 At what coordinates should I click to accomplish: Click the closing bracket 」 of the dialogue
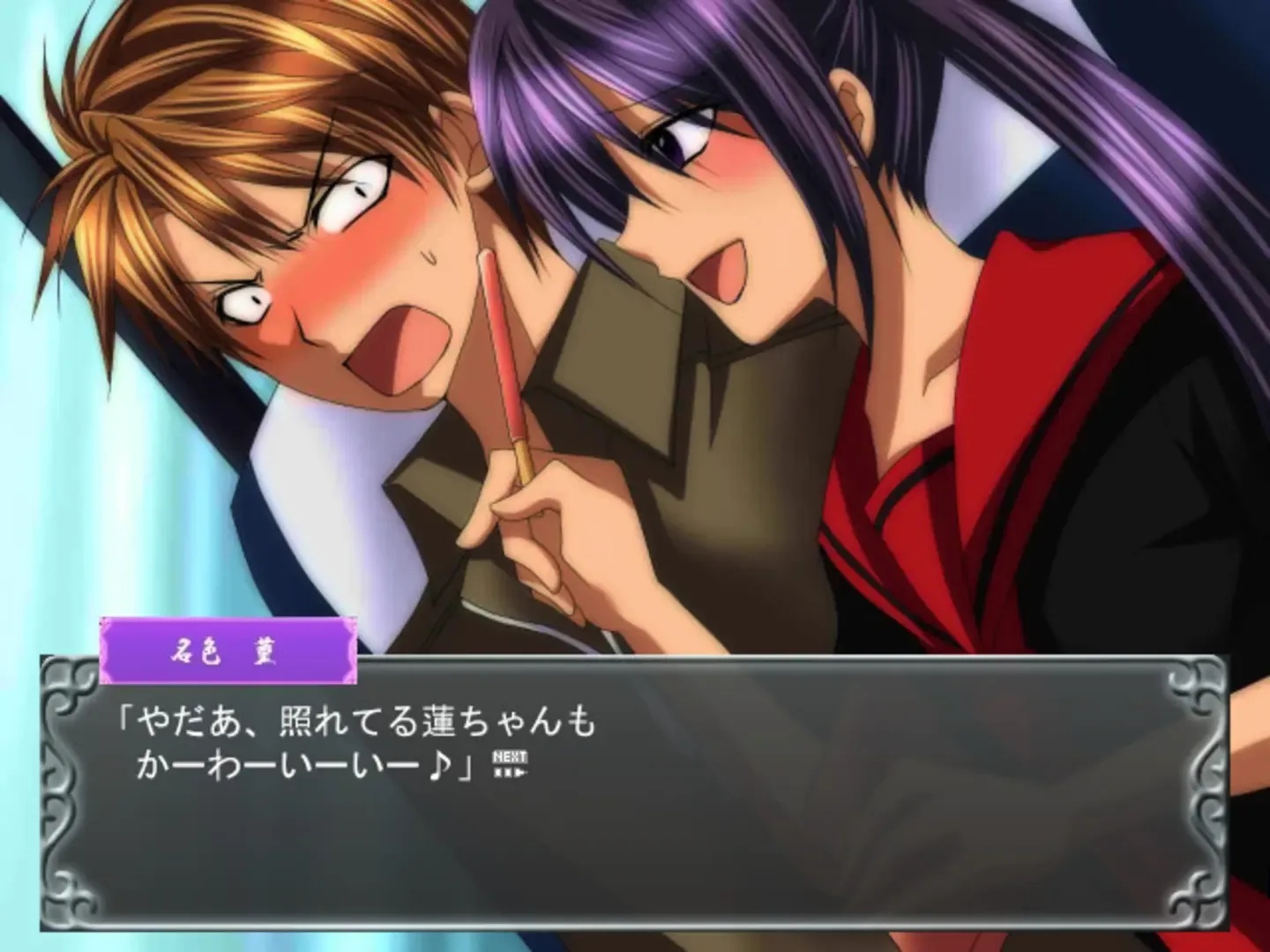coord(465,767)
